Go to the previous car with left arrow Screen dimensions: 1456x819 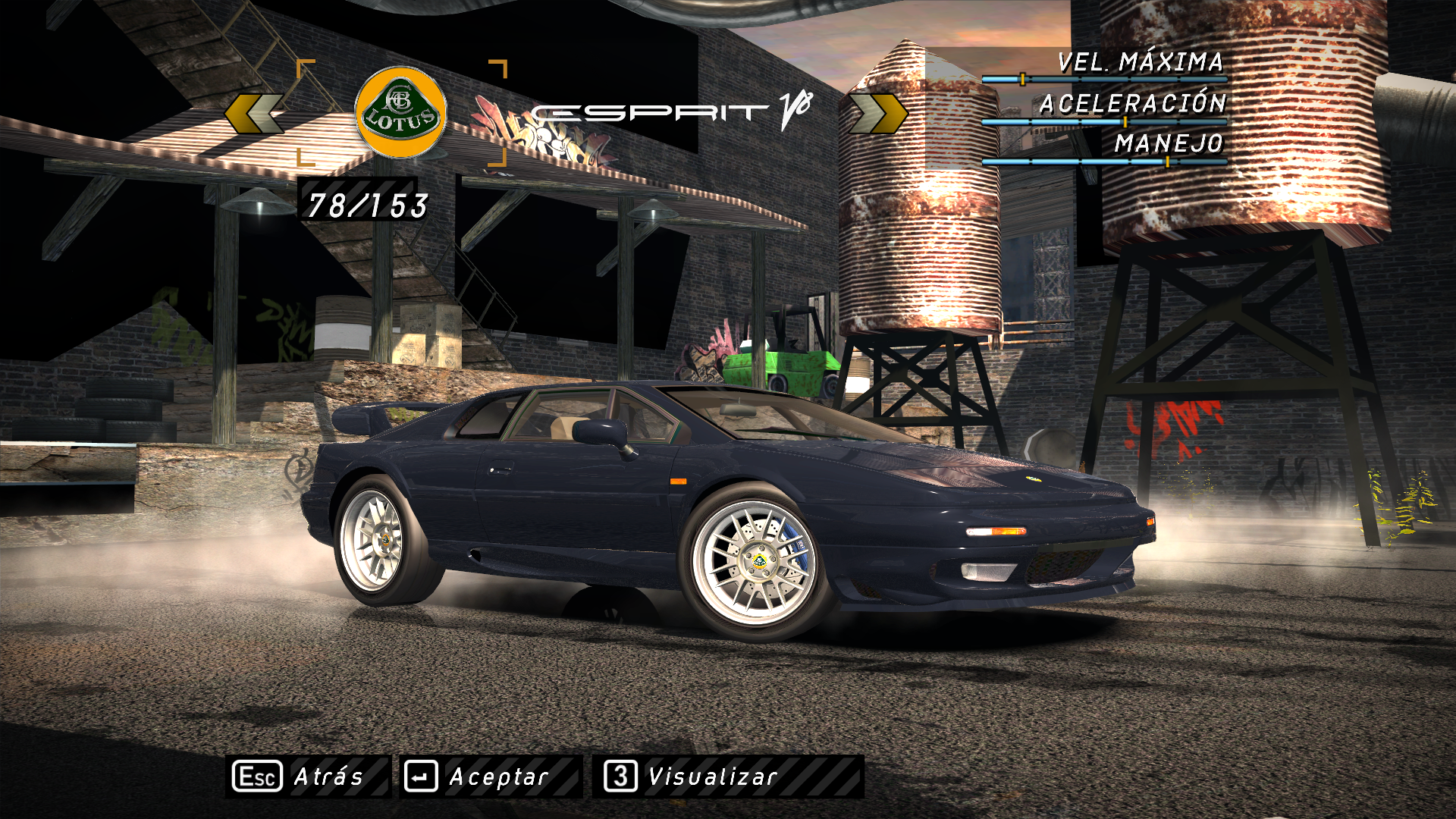tap(255, 114)
